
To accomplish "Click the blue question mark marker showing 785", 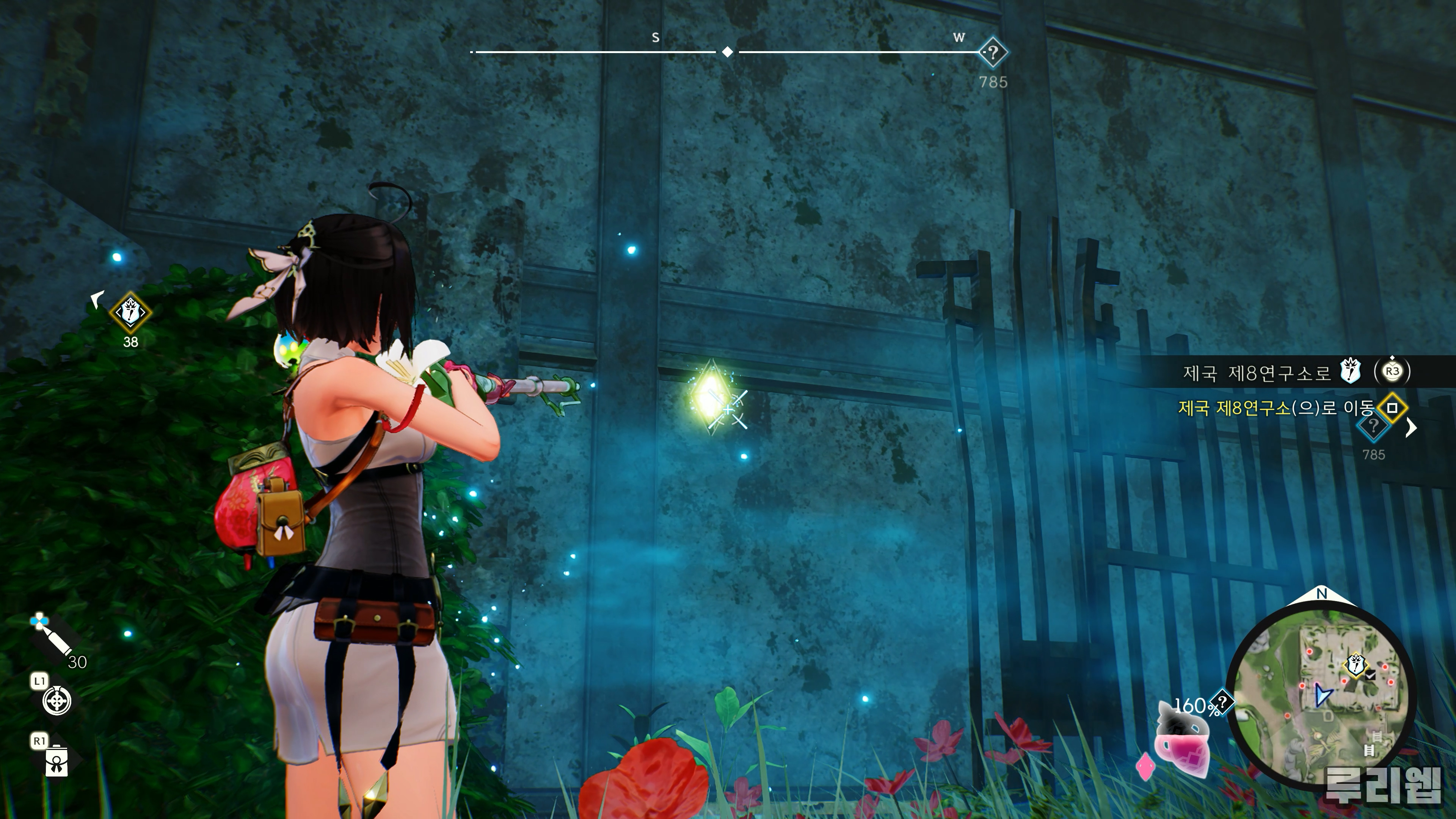I will pyautogui.click(x=1373, y=427).
